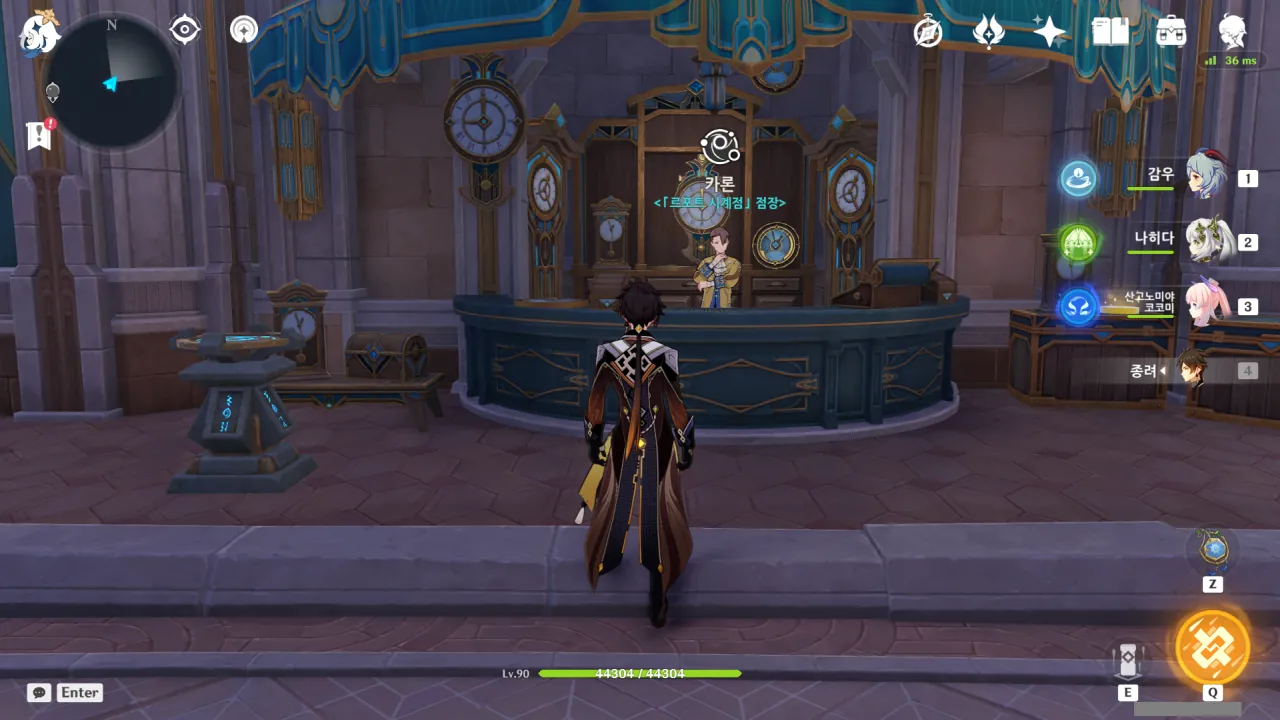This screenshot has height=720, width=1280.
Task: Trigger 나히다's green elemental burst icon
Action: [1078, 242]
